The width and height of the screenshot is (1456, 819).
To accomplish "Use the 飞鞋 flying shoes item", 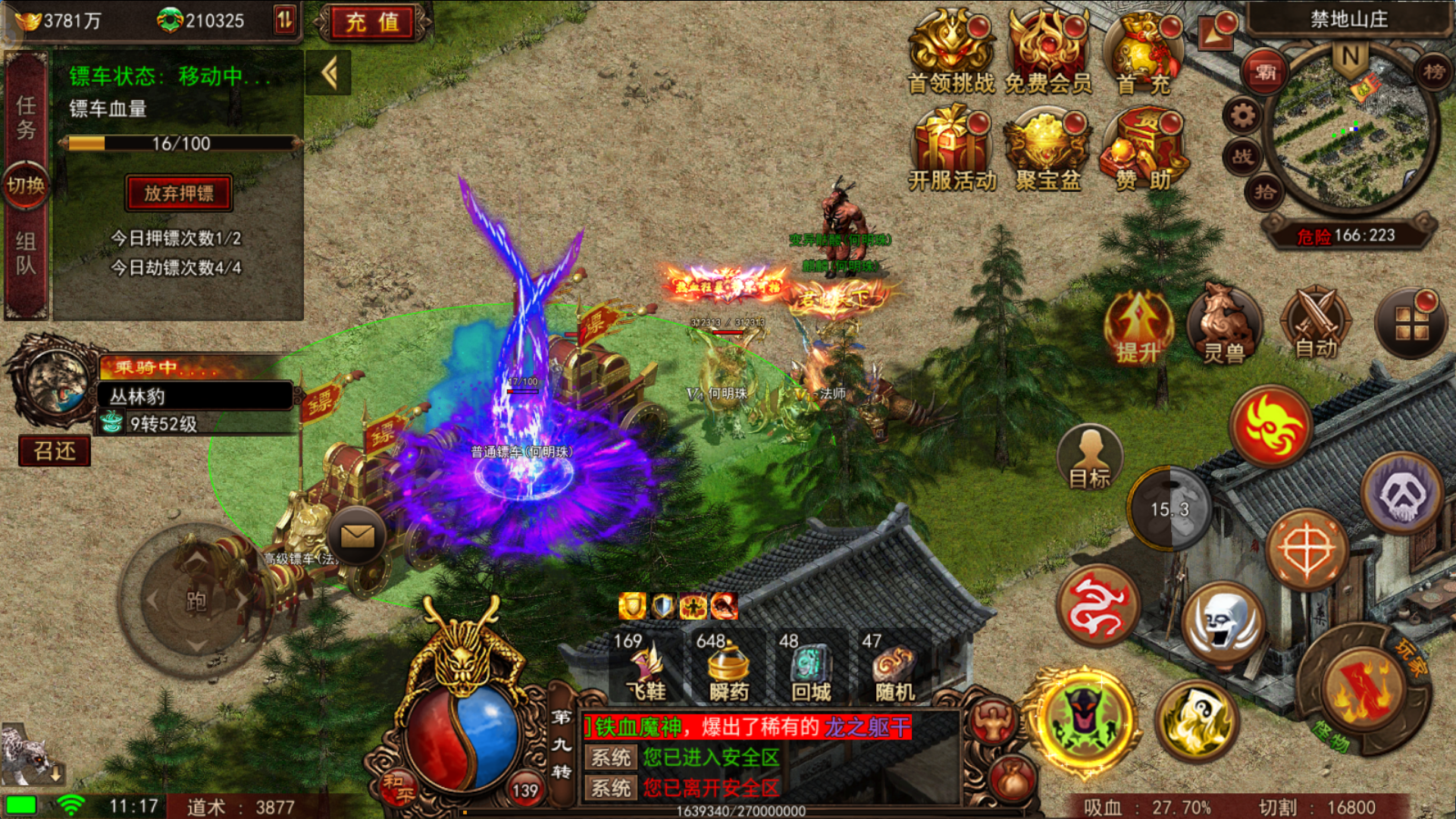I will (647, 668).
